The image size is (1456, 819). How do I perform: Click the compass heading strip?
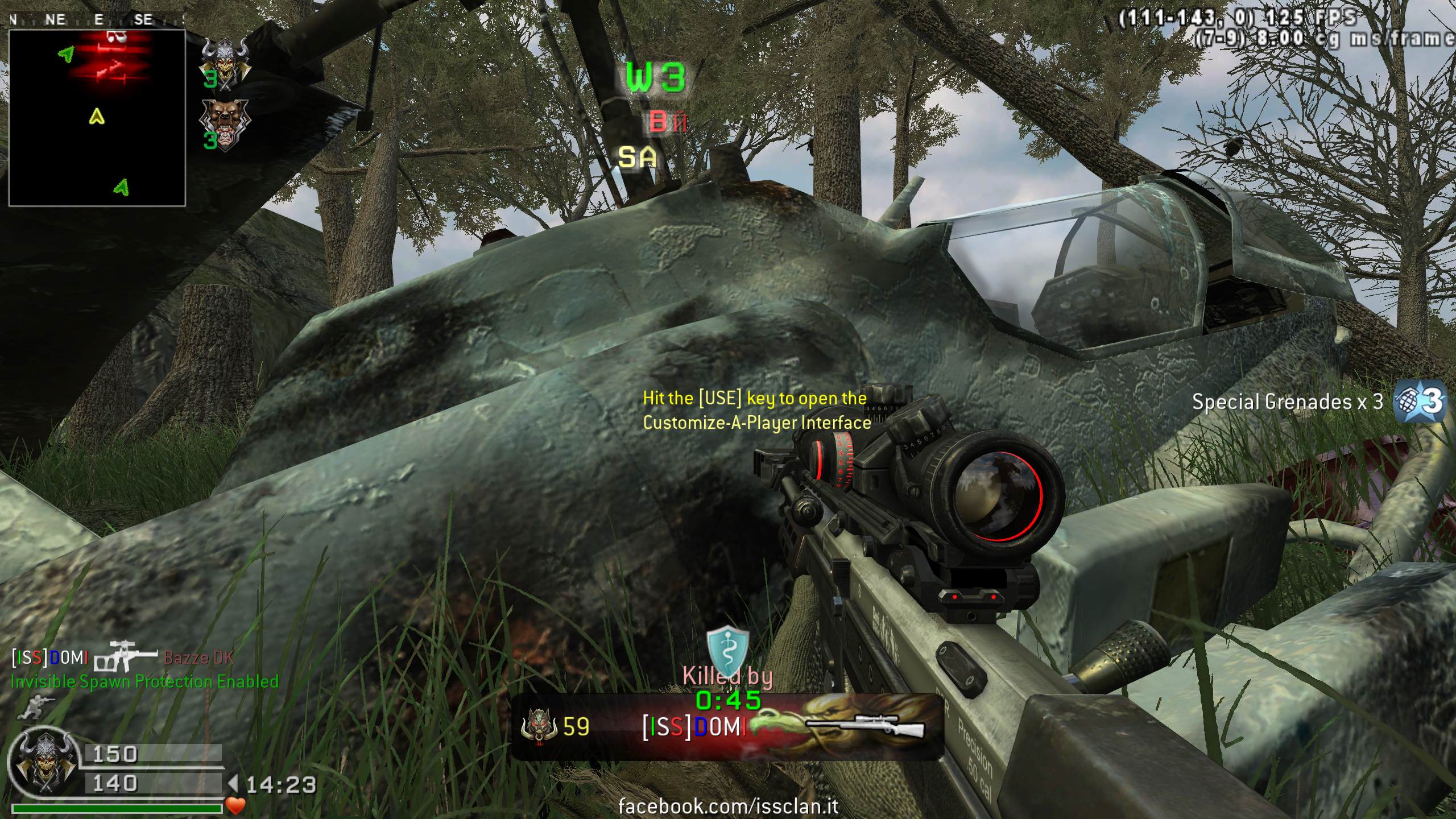tap(97, 20)
